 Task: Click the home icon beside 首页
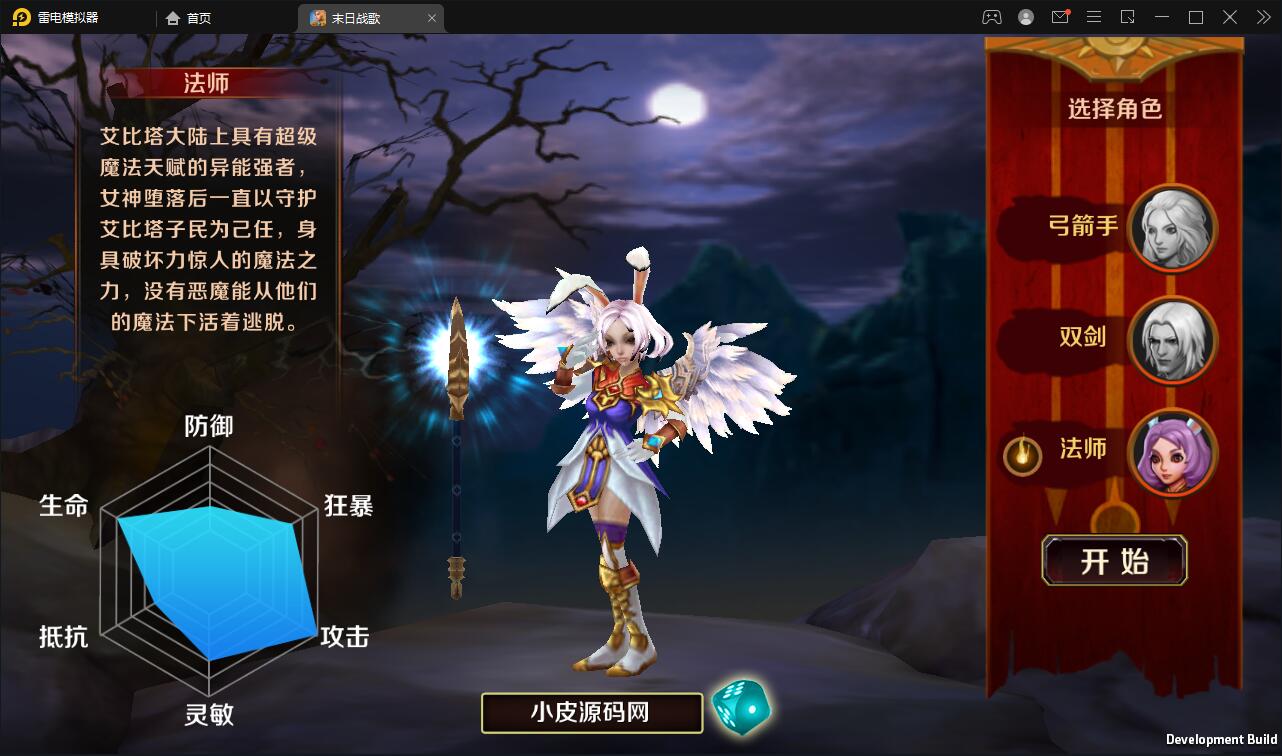[x=171, y=17]
